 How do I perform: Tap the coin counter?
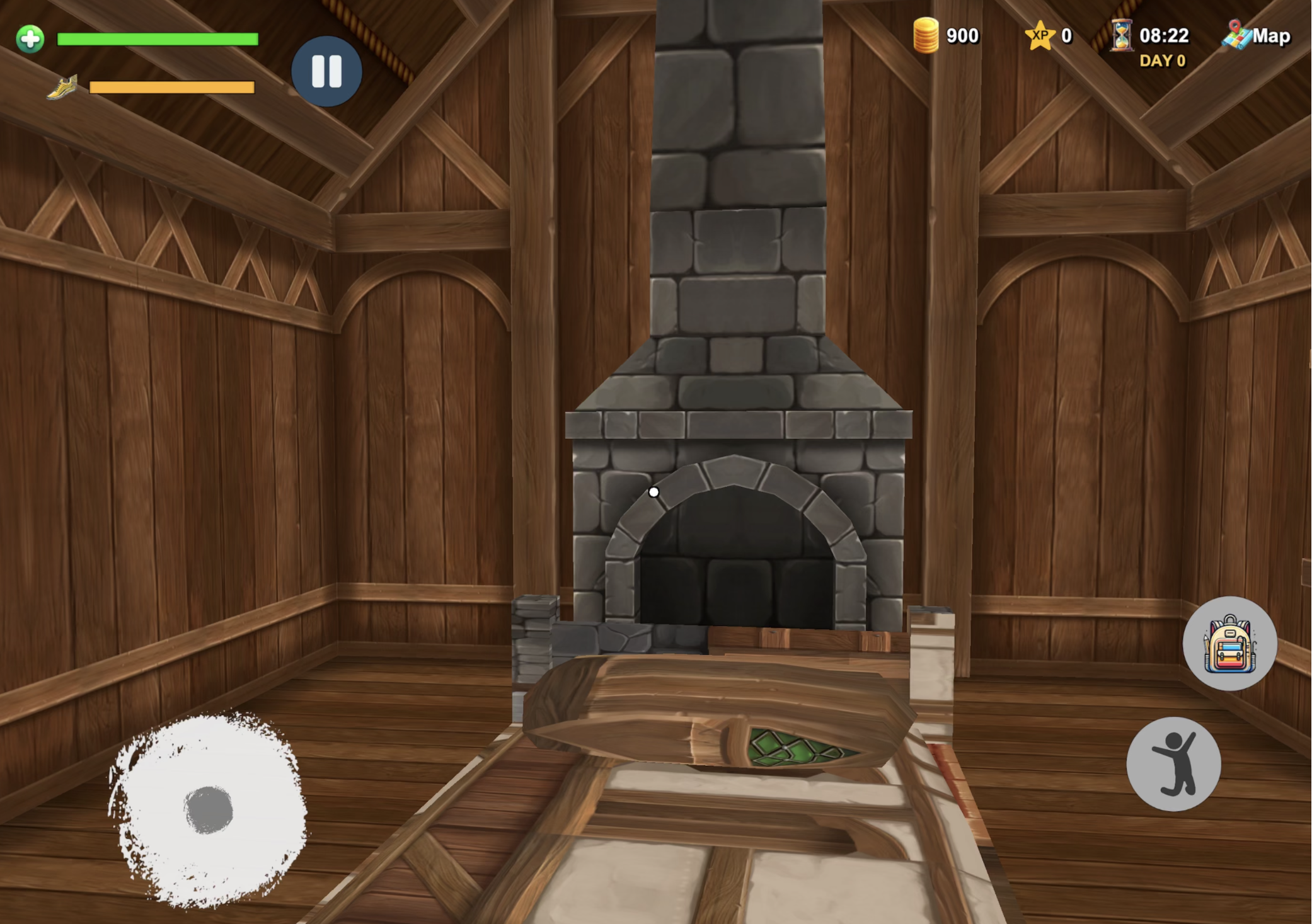(928, 36)
